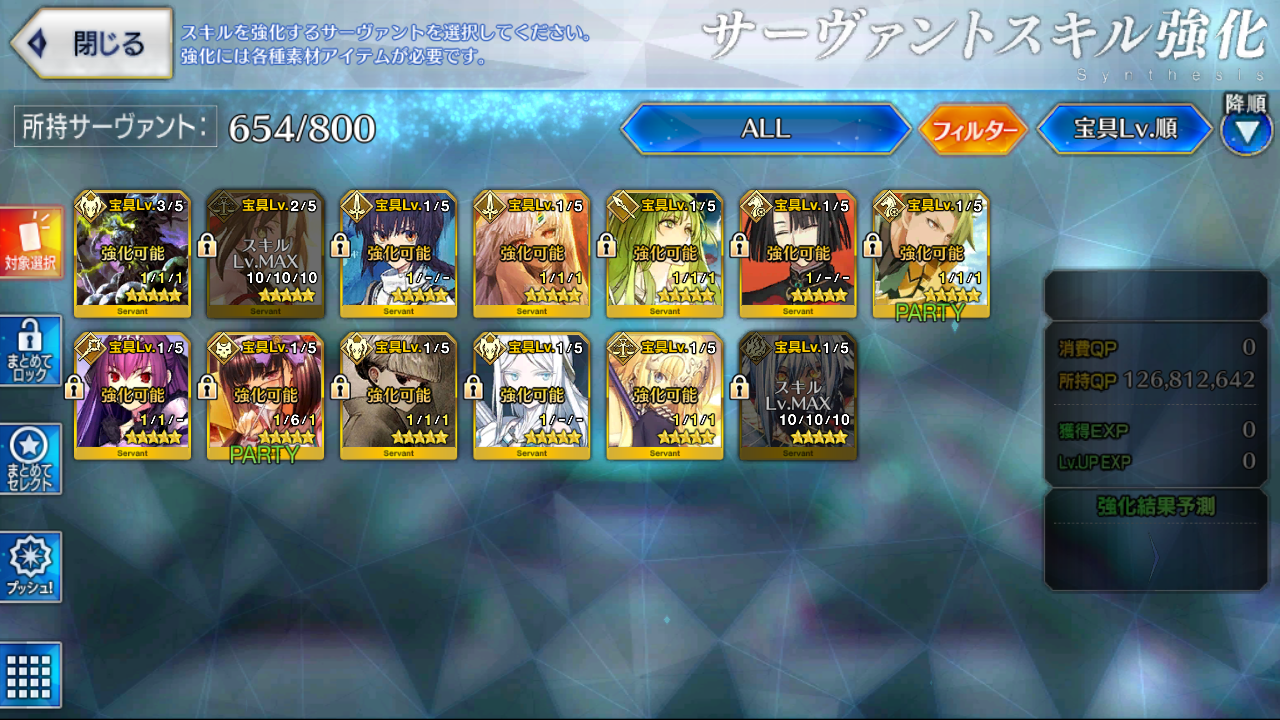Open the フィルター filter options
Image resolution: width=1280 pixels, height=720 pixels.
973,130
